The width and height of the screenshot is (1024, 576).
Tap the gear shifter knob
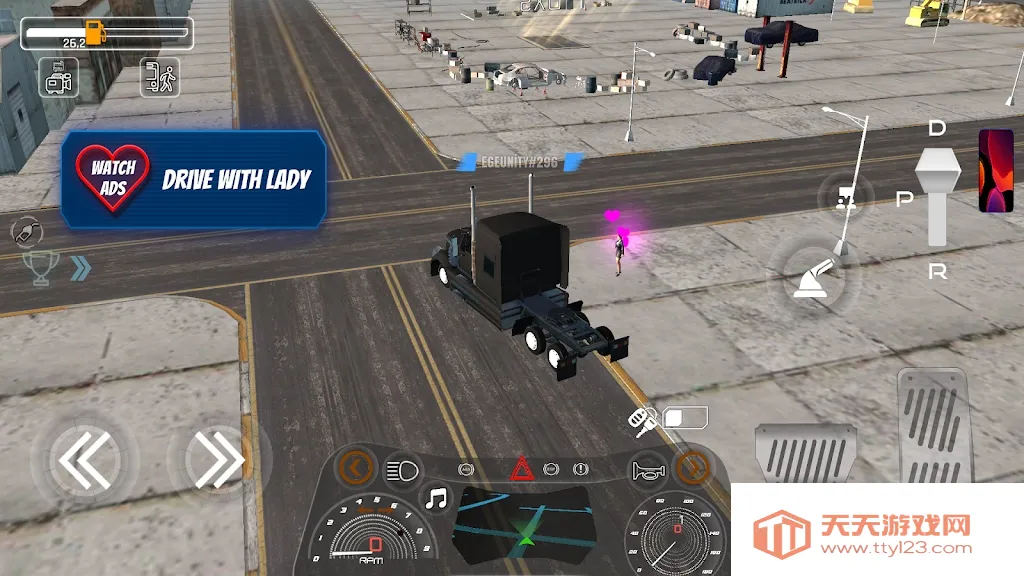pos(937,174)
